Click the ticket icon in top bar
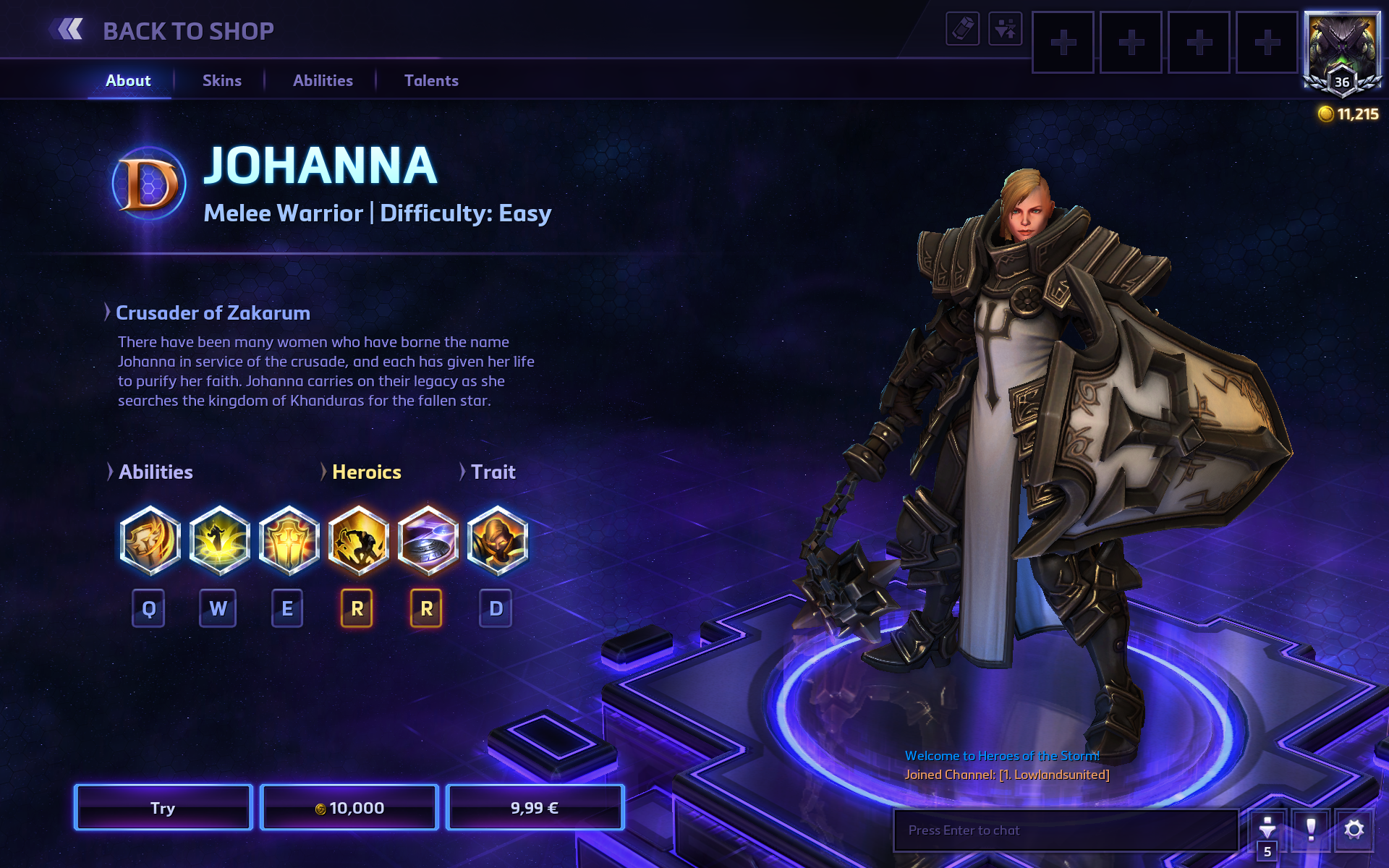The image size is (1389, 868). coord(962,29)
